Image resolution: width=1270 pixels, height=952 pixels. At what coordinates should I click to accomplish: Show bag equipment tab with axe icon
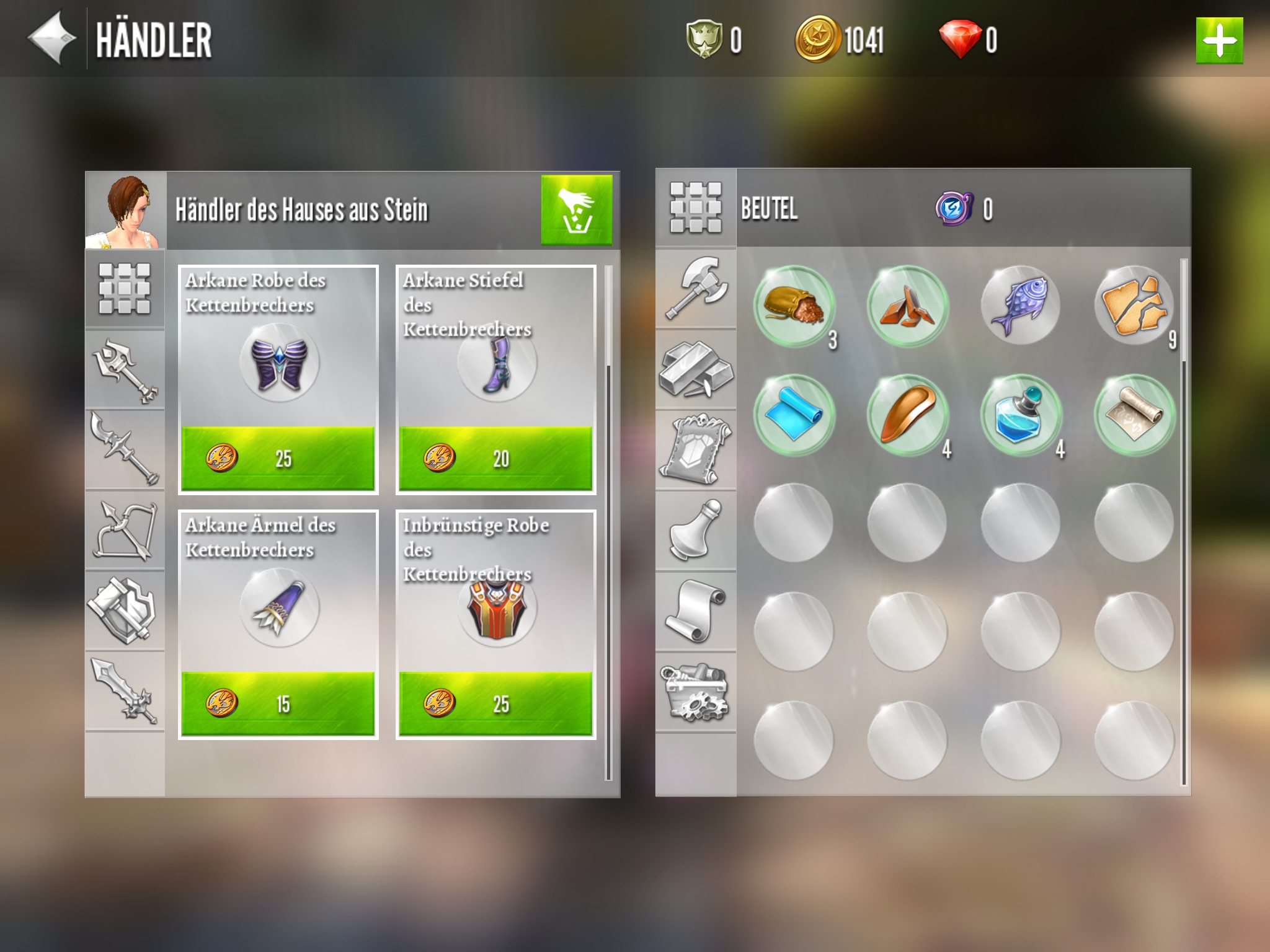(x=696, y=289)
